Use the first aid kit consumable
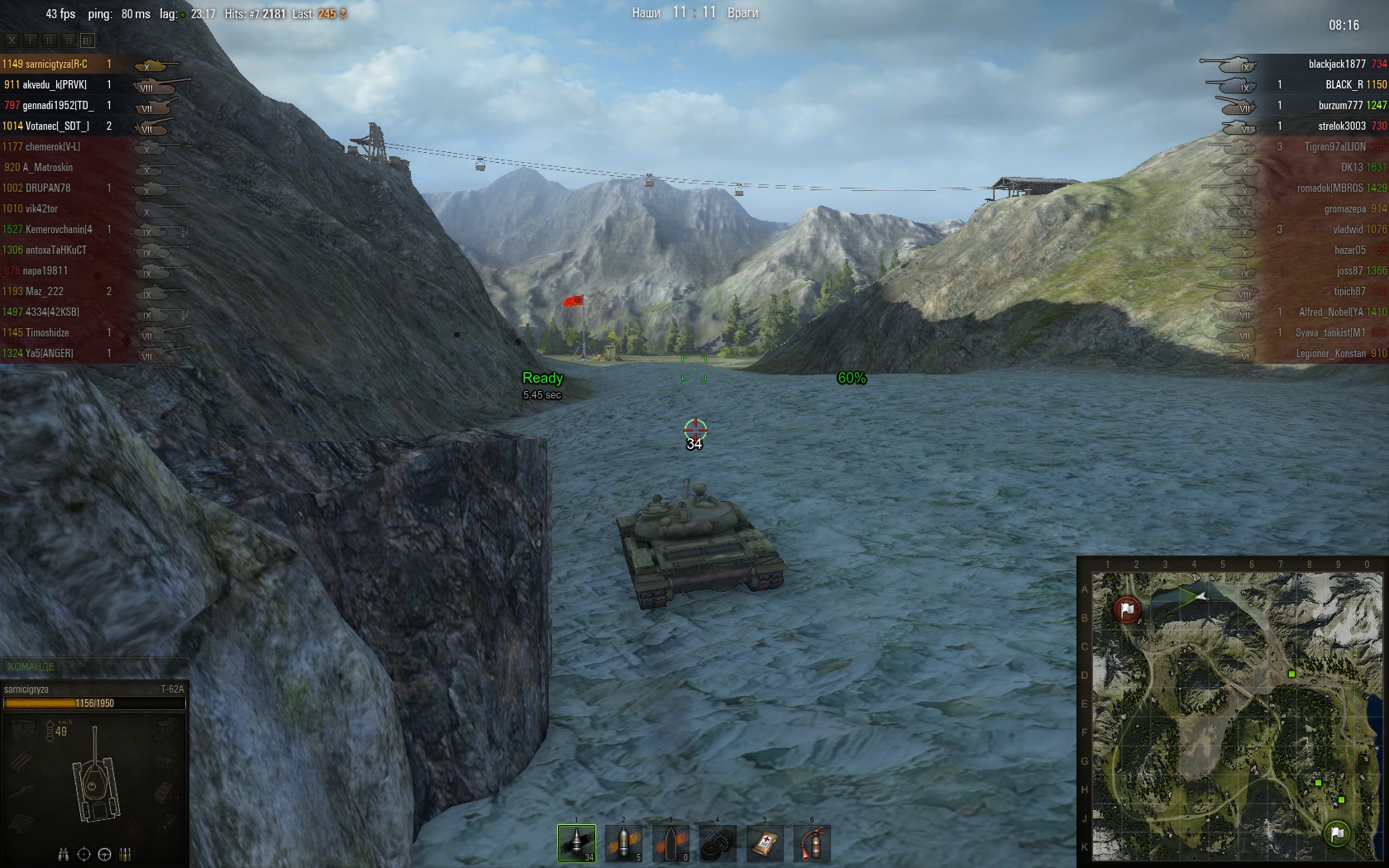The height and width of the screenshot is (868, 1389). pos(765,843)
